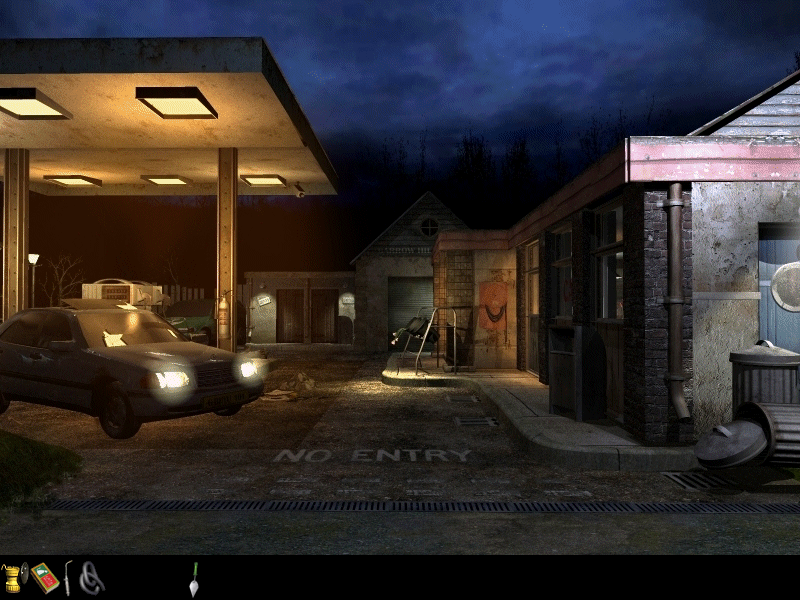The height and width of the screenshot is (600, 800).
Task: Choose the thin metal torch nozzle item
Action: click(68, 578)
